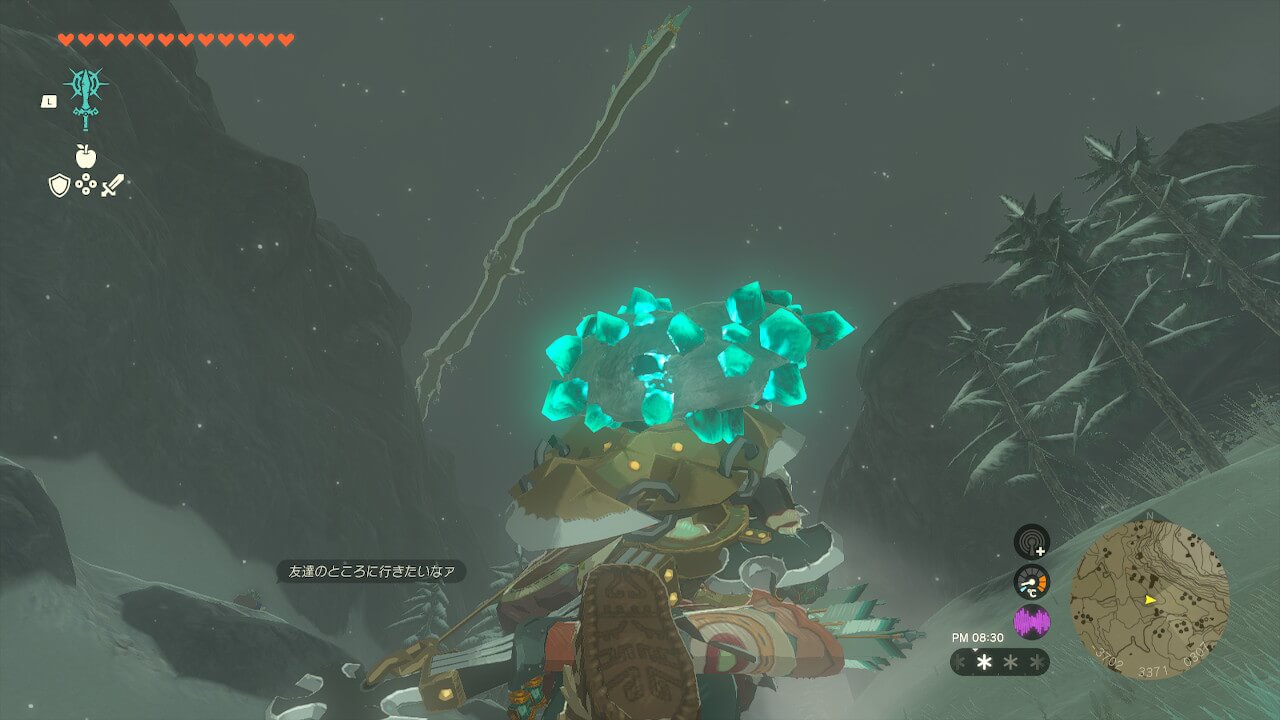
Task: Open the sword weapon quick-select icon
Action: (x=112, y=185)
